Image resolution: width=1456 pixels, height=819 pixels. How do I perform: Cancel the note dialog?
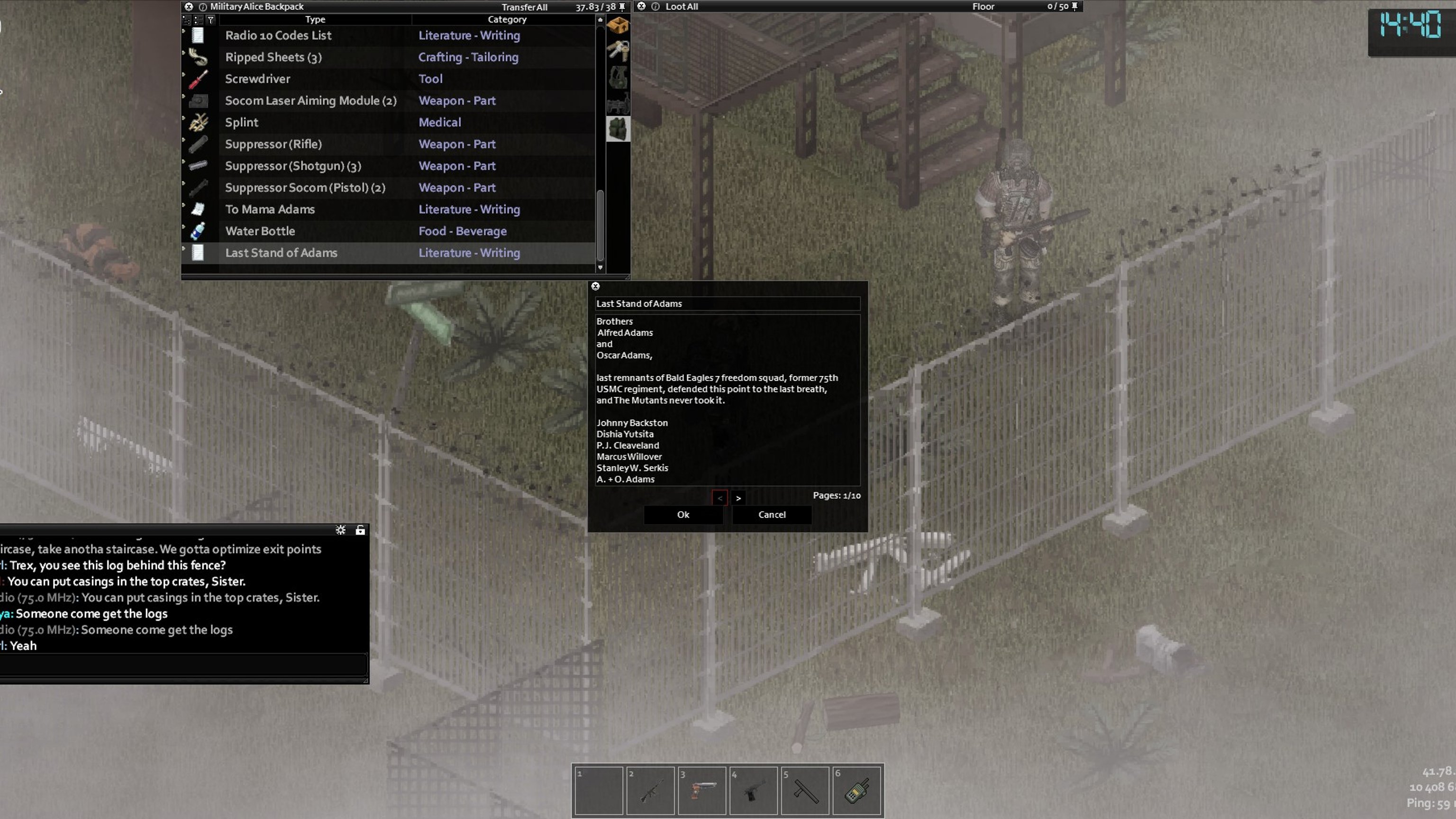[772, 514]
